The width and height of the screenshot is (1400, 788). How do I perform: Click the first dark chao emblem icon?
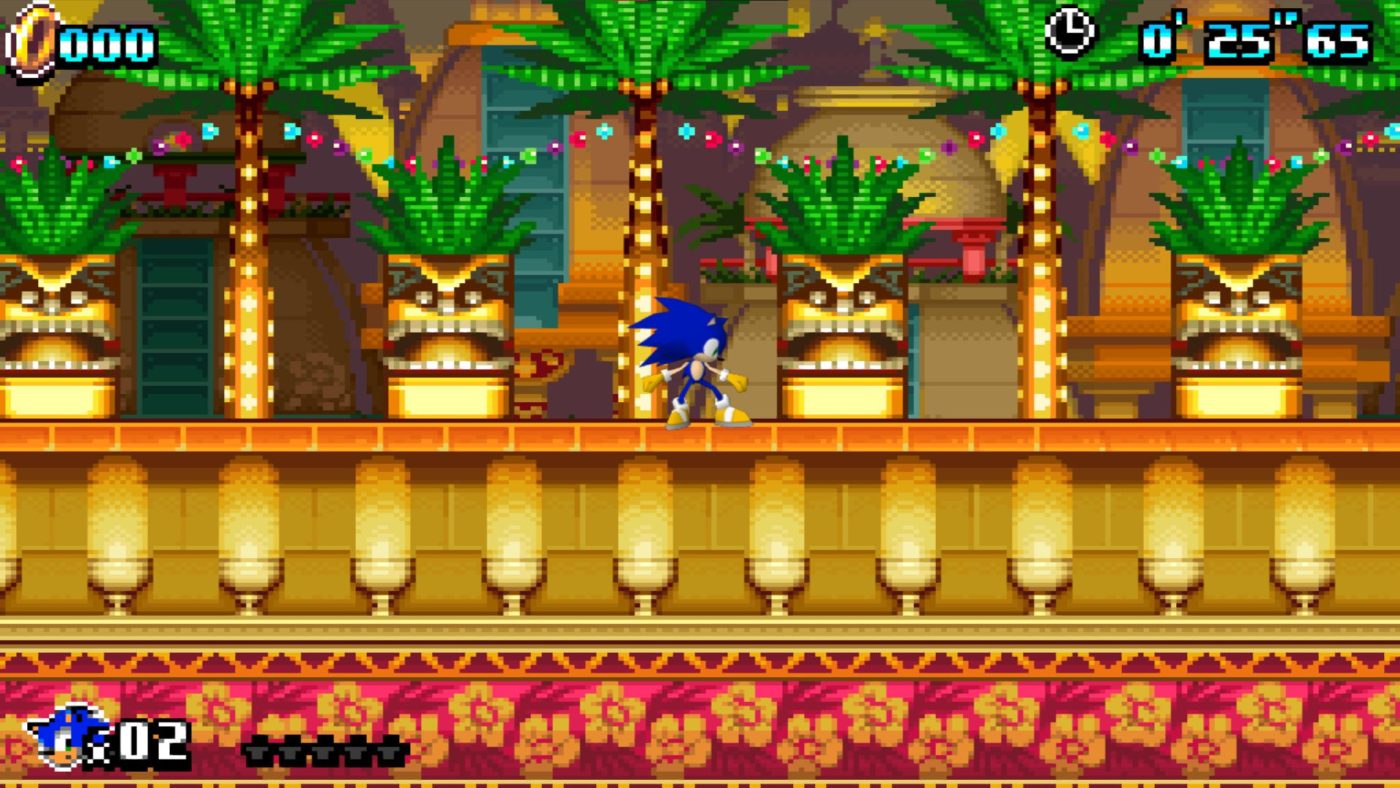point(257,752)
